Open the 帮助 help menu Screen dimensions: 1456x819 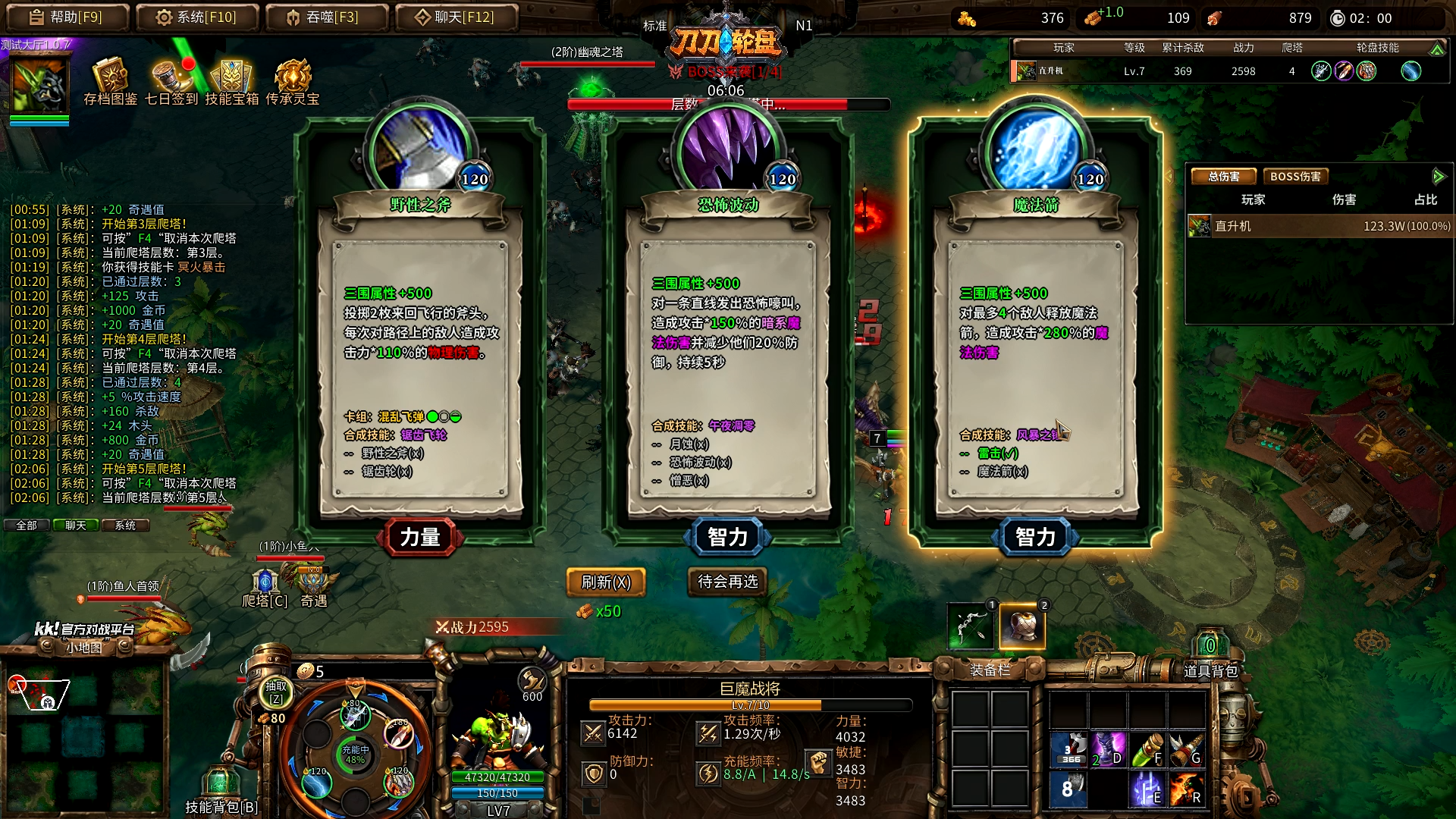point(66,17)
